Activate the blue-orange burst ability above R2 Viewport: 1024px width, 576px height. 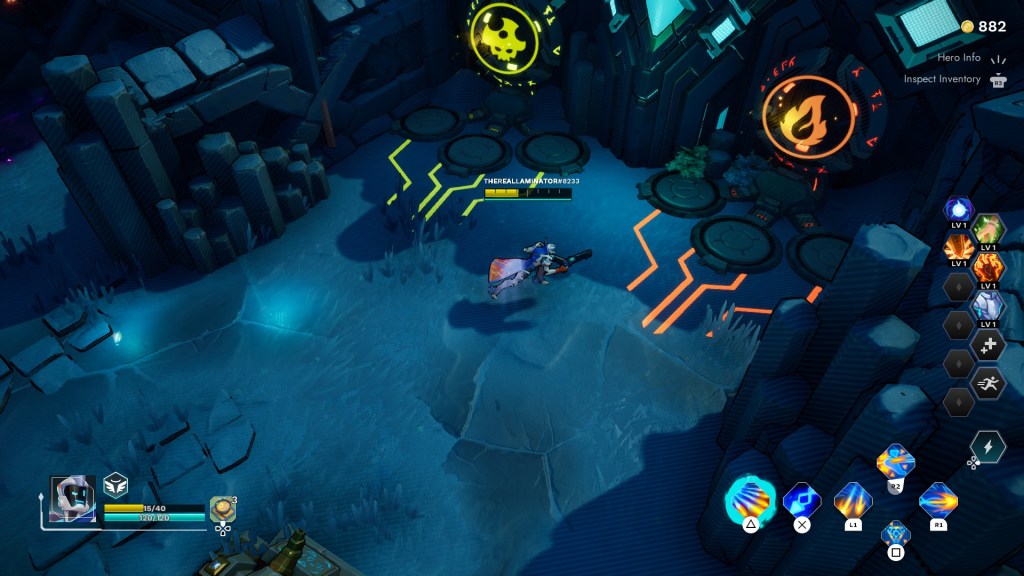pyautogui.click(x=895, y=462)
